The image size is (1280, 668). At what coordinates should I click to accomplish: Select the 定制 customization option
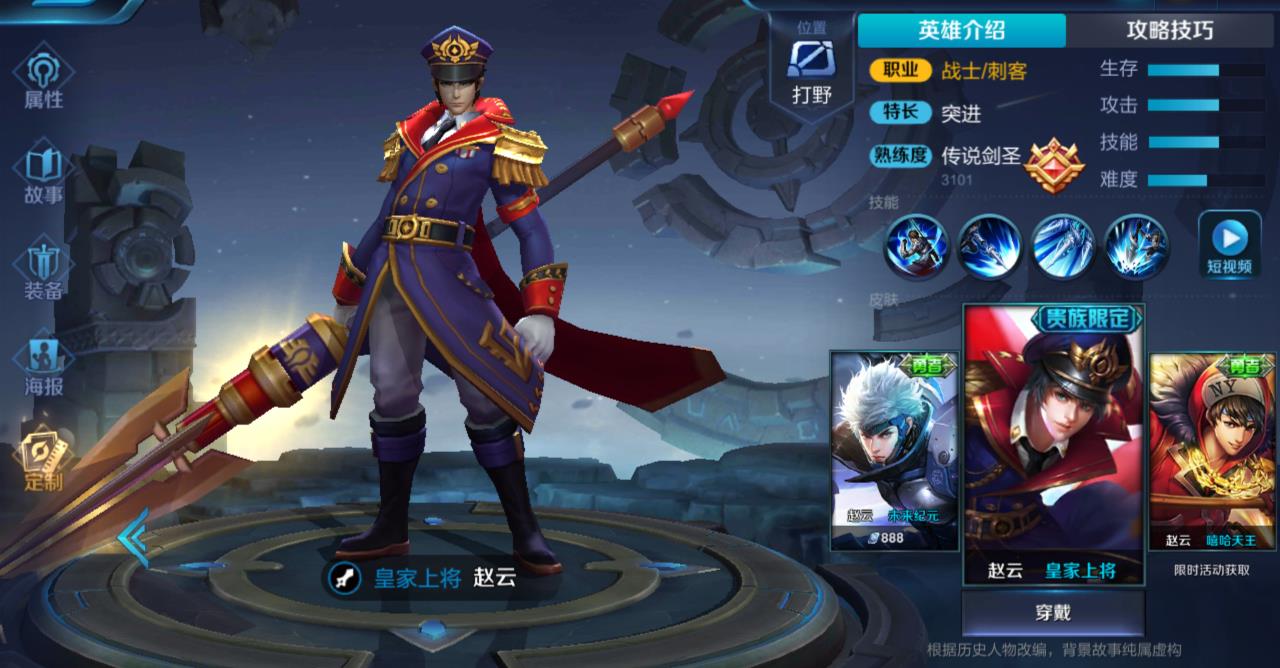(44, 460)
